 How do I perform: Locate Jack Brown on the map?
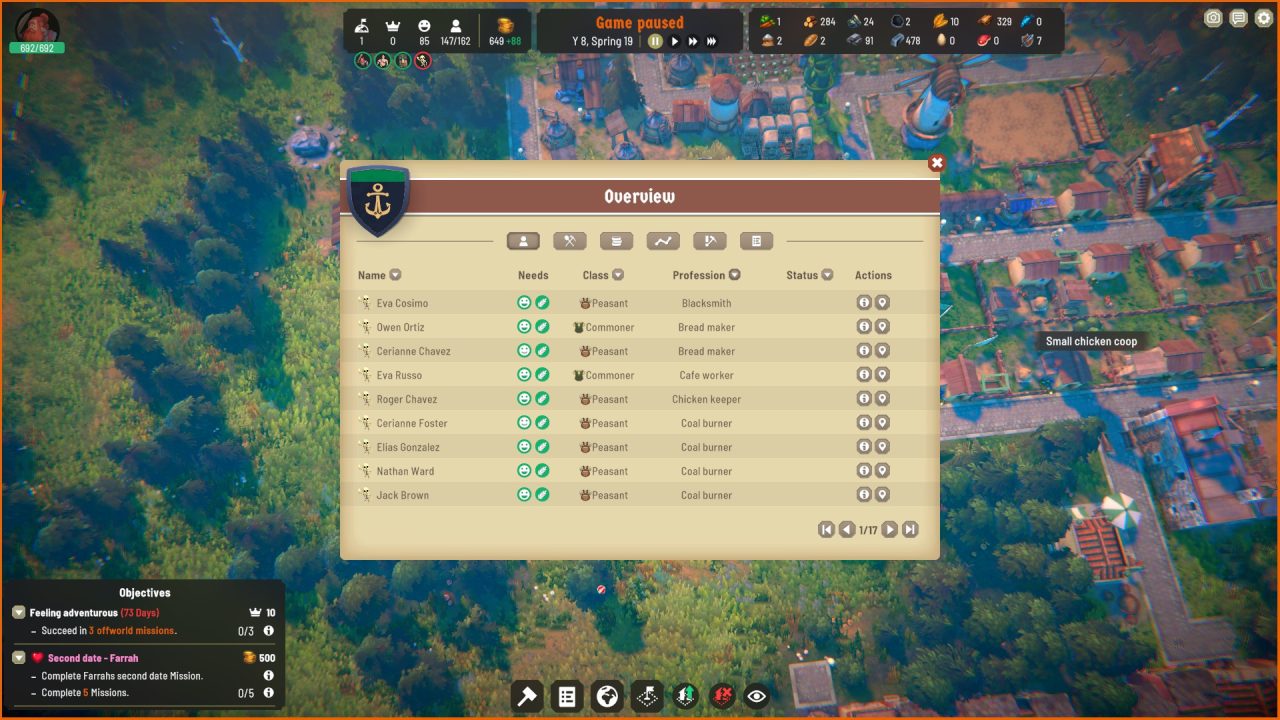[x=882, y=495]
